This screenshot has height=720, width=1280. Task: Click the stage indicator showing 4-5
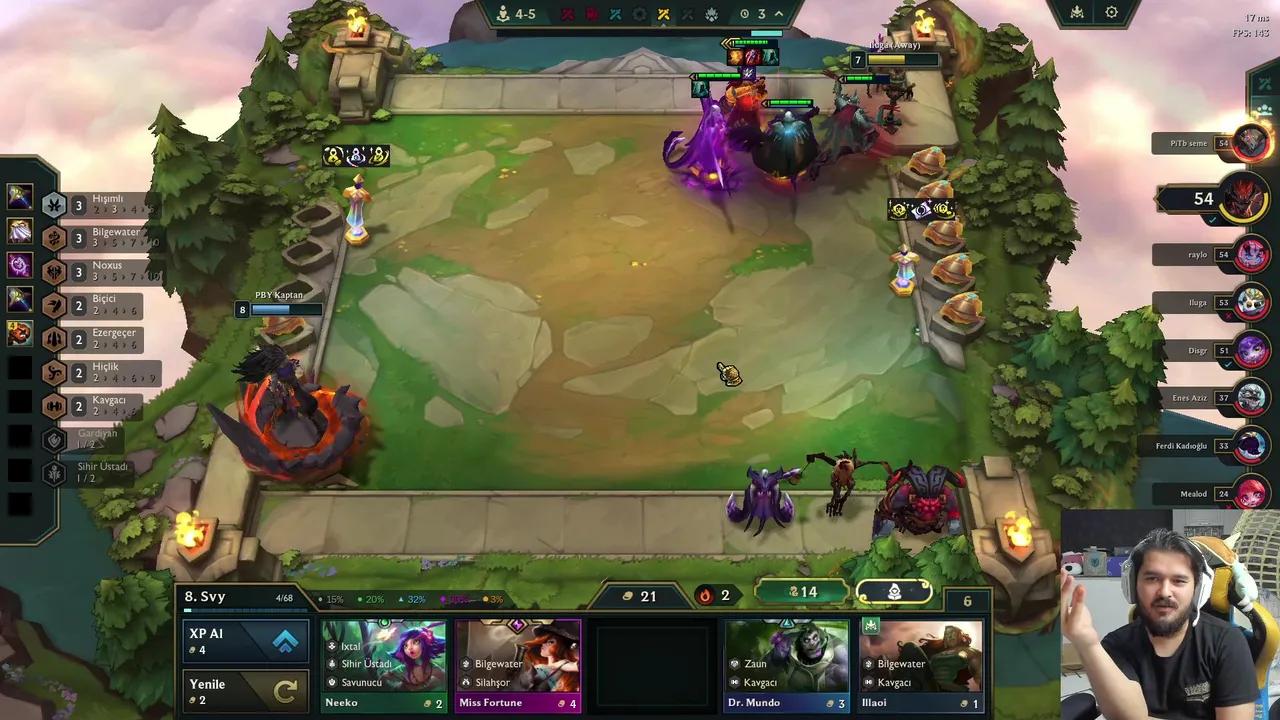tap(518, 13)
